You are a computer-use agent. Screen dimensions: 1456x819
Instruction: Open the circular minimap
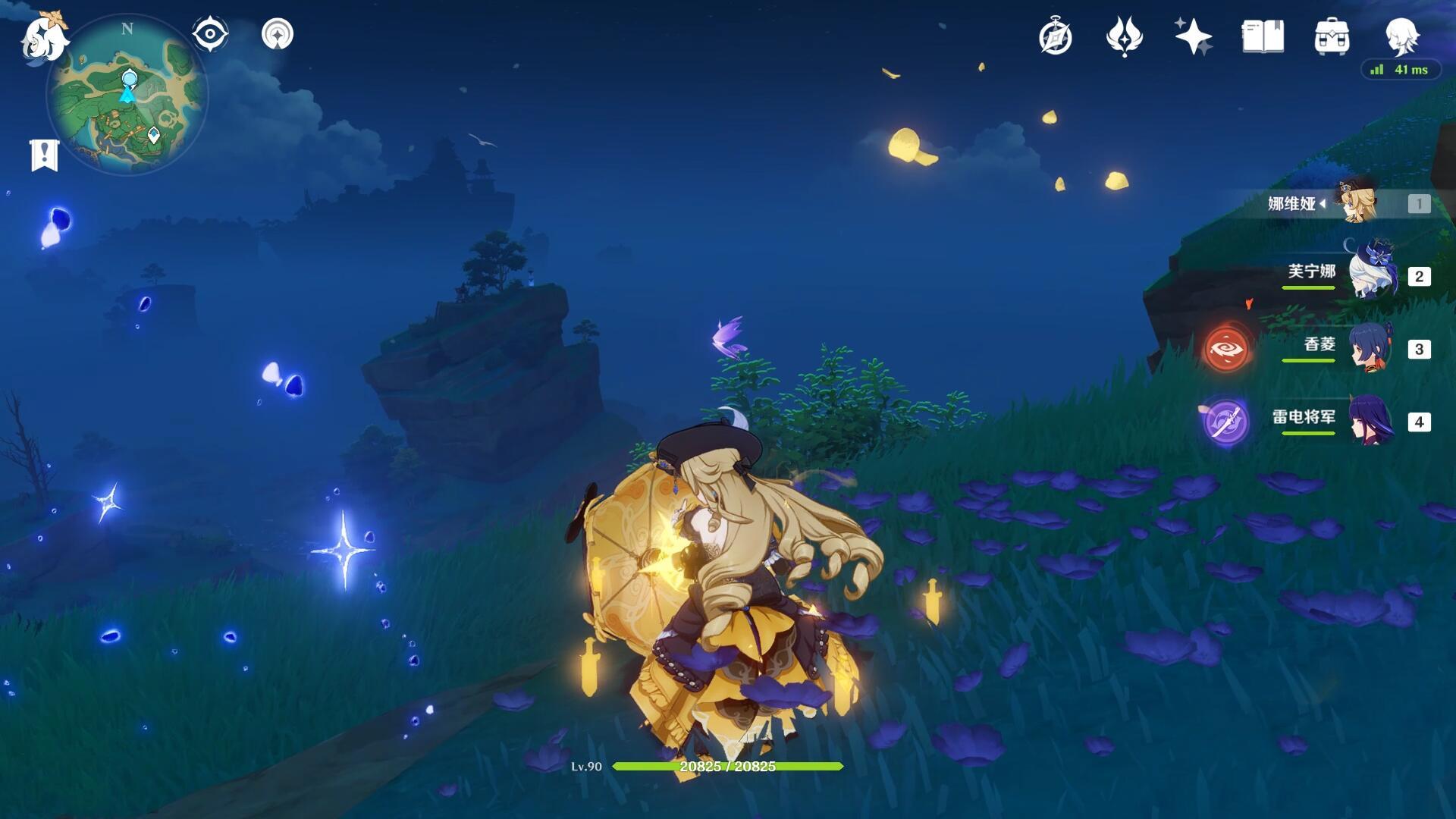(x=127, y=96)
